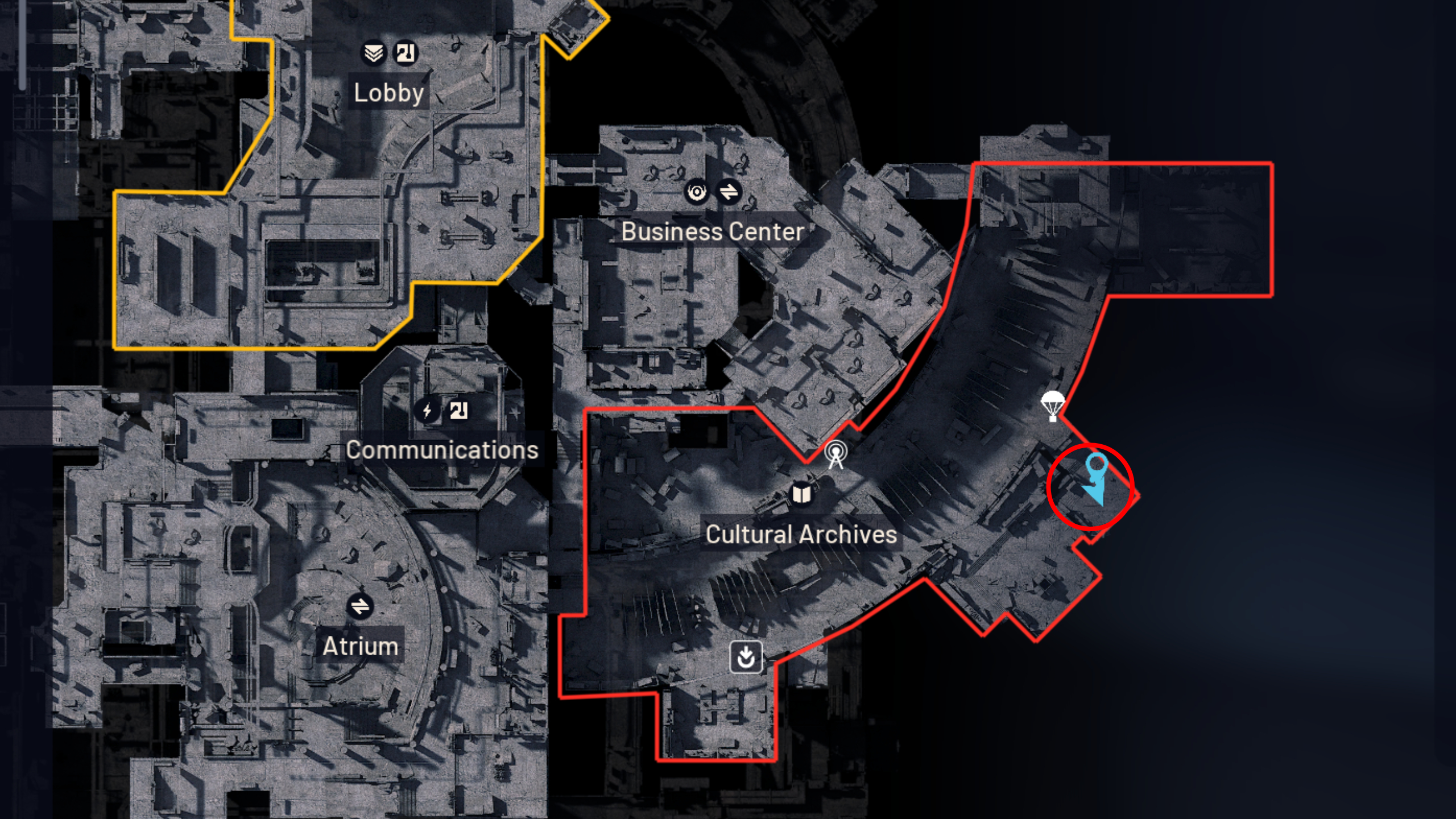
Task: Click the small star icon right of Communications
Action: [516, 413]
